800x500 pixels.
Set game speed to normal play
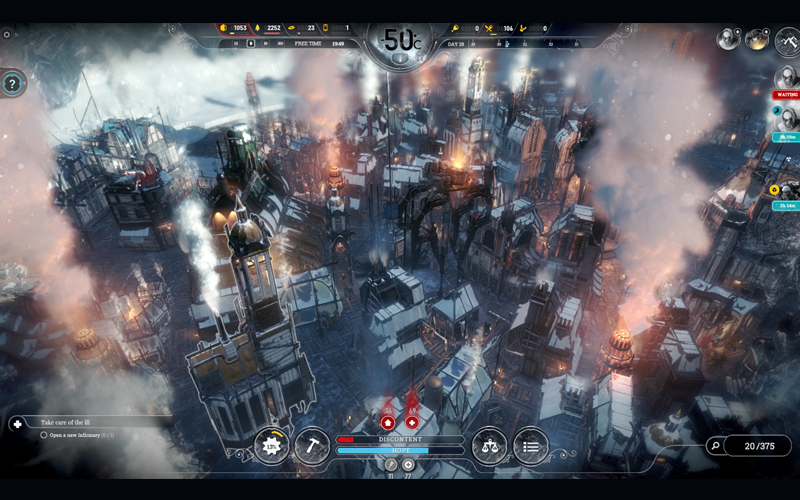251,44
